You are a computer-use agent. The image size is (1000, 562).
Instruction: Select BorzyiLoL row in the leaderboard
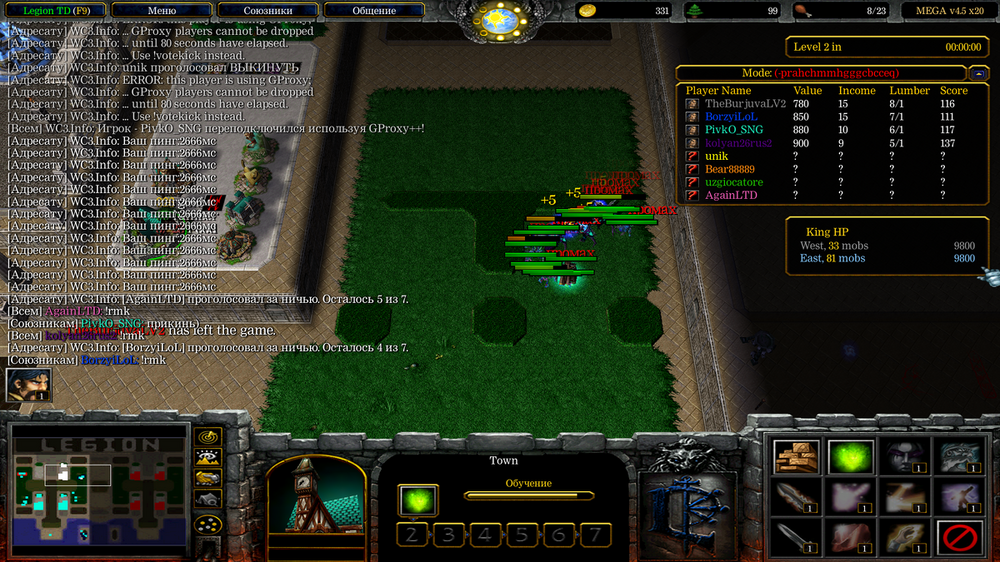(x=730, y=117)
